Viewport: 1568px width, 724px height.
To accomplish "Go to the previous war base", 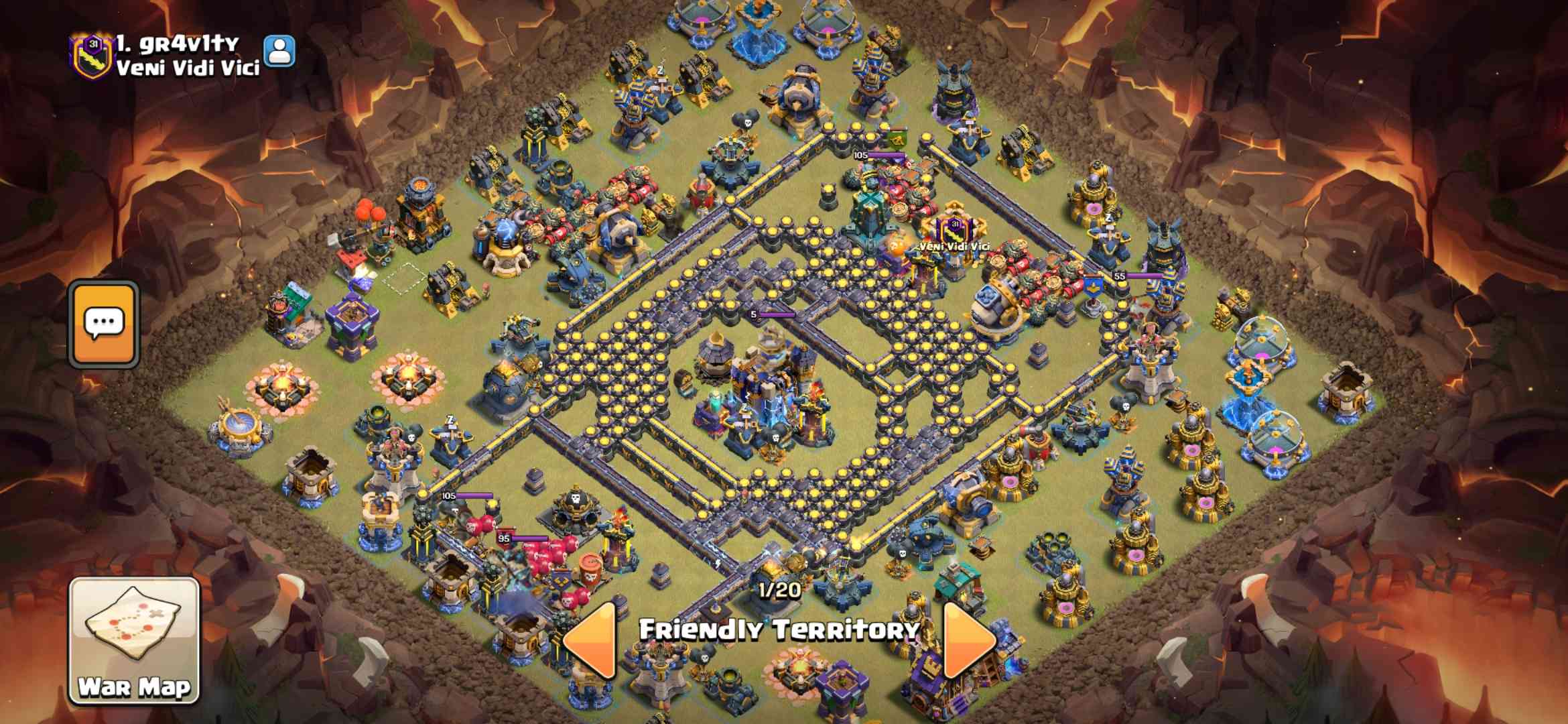I will point(591,640).
